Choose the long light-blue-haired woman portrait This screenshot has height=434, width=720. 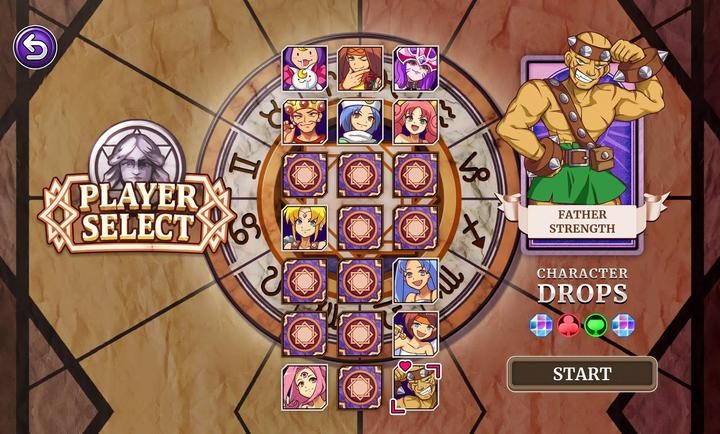(415, 281)
